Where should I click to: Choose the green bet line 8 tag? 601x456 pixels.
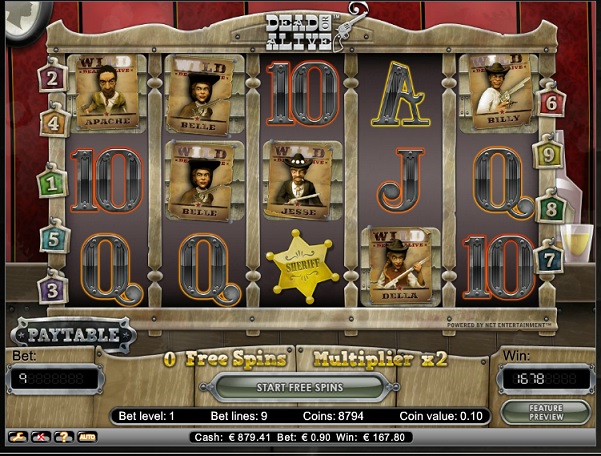pos(549,209)
